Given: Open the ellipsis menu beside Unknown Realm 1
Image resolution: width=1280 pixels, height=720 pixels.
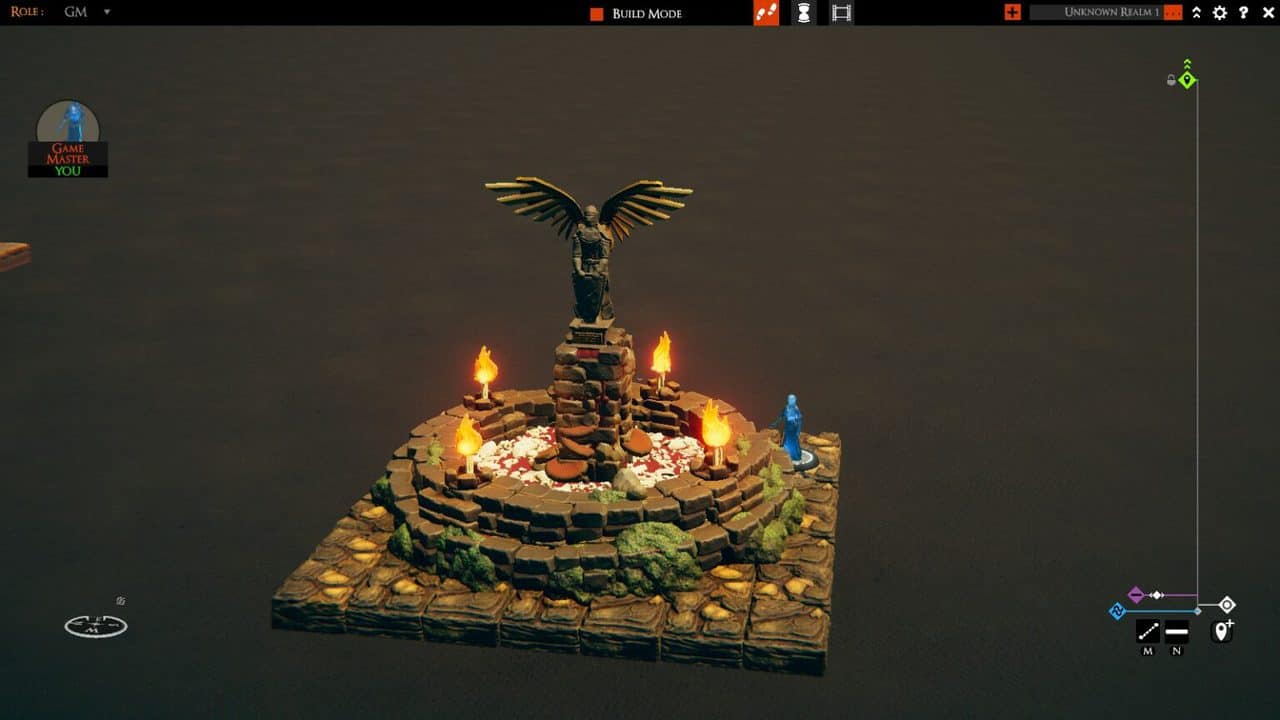Looking at the screenshot, I should coord(1173,13).
